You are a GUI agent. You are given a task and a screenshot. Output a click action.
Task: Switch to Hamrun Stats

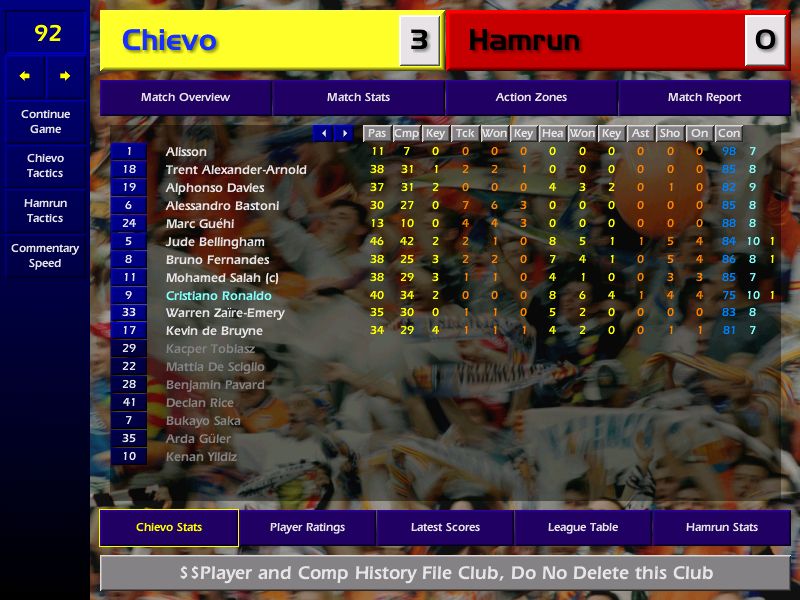pos(721,528)
